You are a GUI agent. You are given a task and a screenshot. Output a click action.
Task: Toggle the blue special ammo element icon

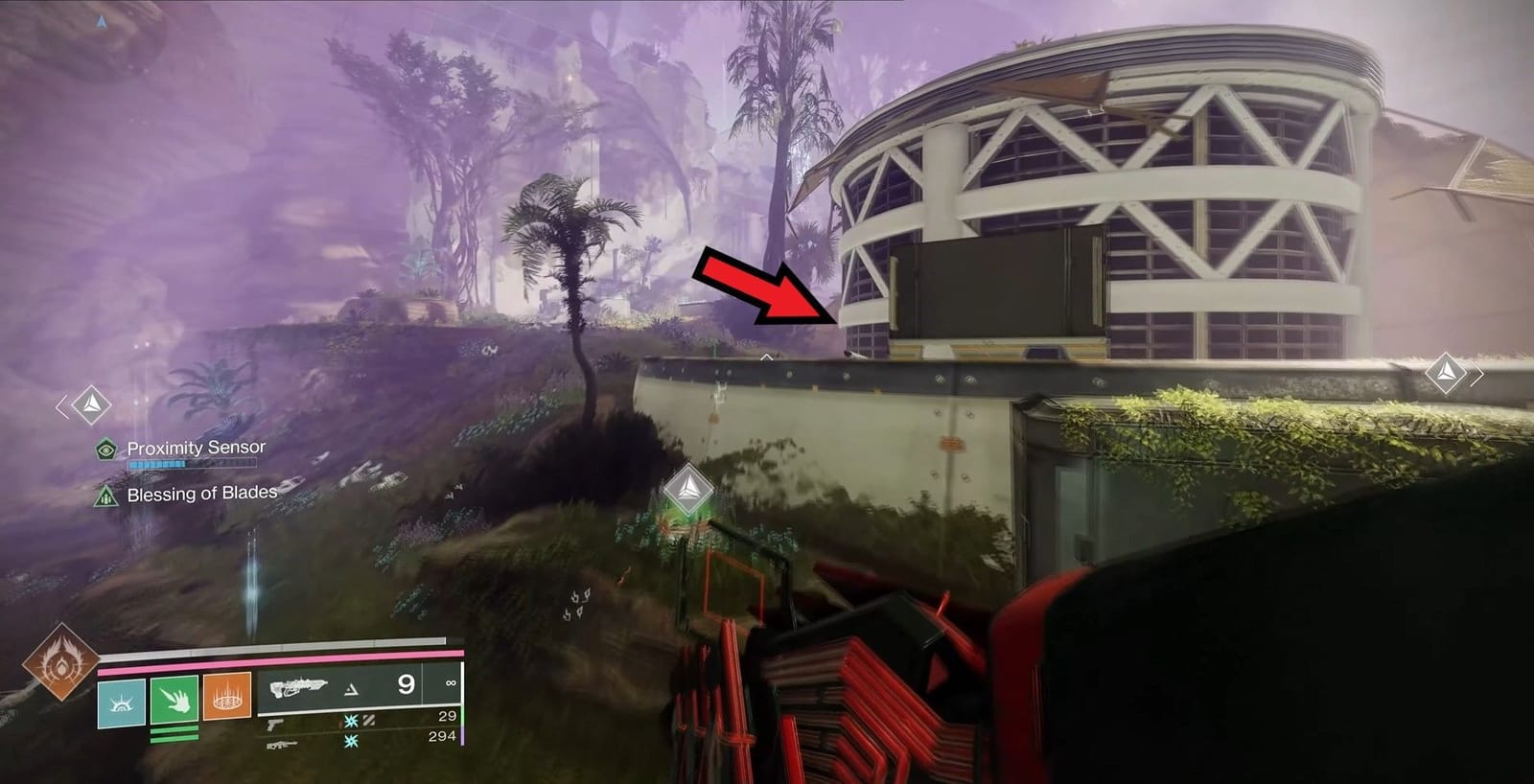[351, 722]
